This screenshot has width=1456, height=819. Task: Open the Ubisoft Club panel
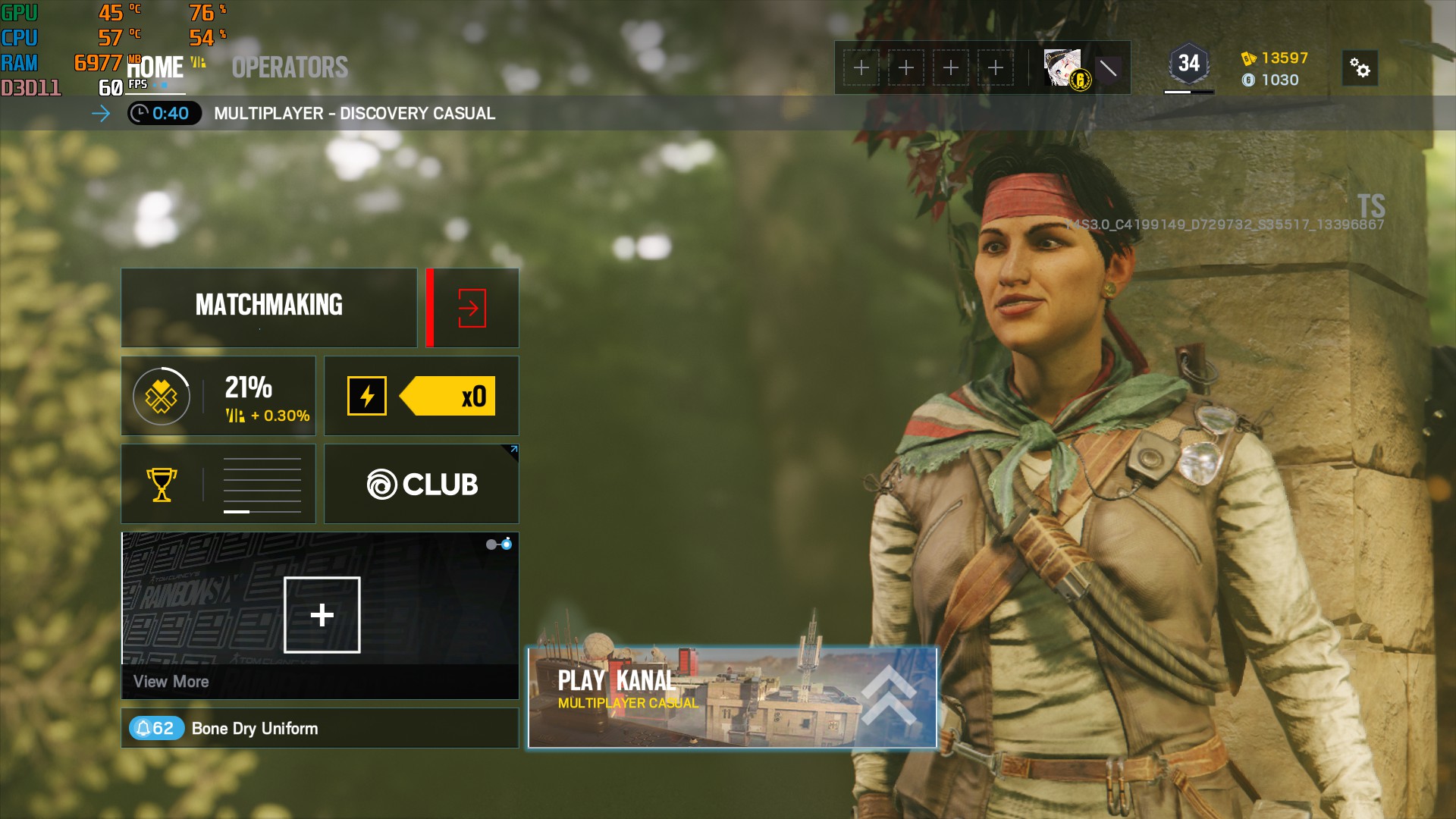click(422, 484)
